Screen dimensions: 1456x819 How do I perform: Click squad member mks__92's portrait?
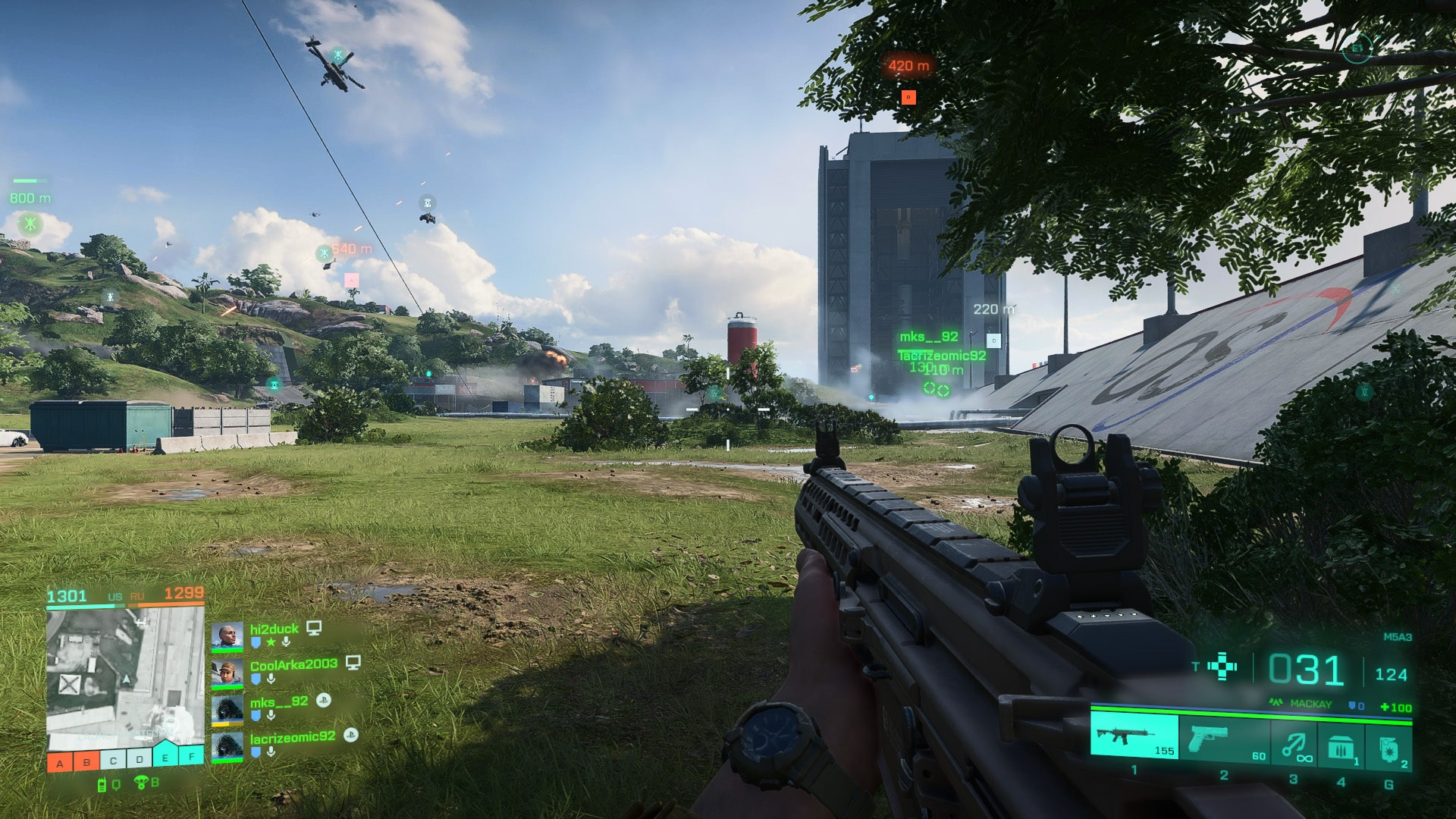[227, 710]
